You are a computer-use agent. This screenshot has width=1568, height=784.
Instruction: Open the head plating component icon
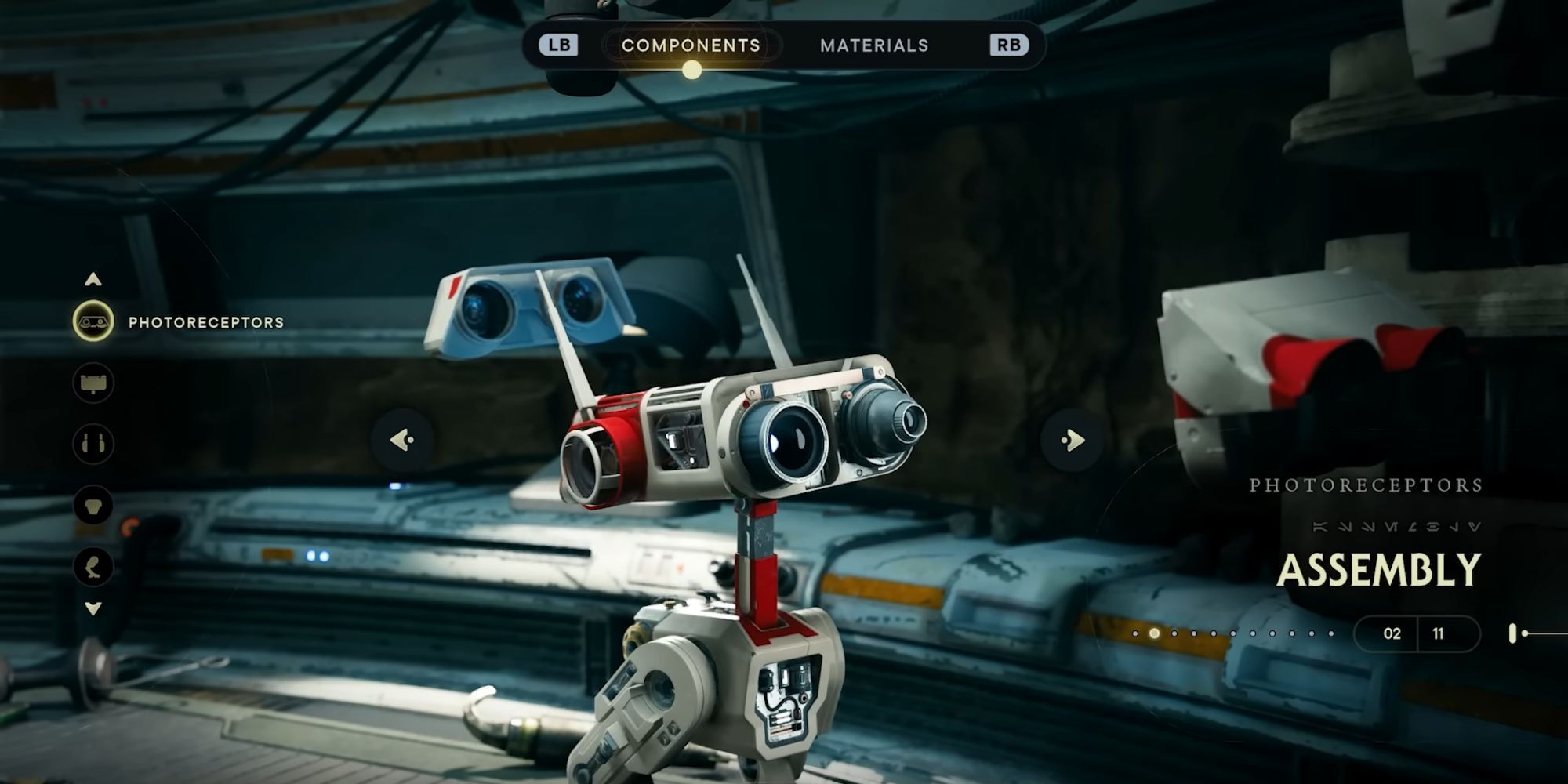(x=92, y=382)
